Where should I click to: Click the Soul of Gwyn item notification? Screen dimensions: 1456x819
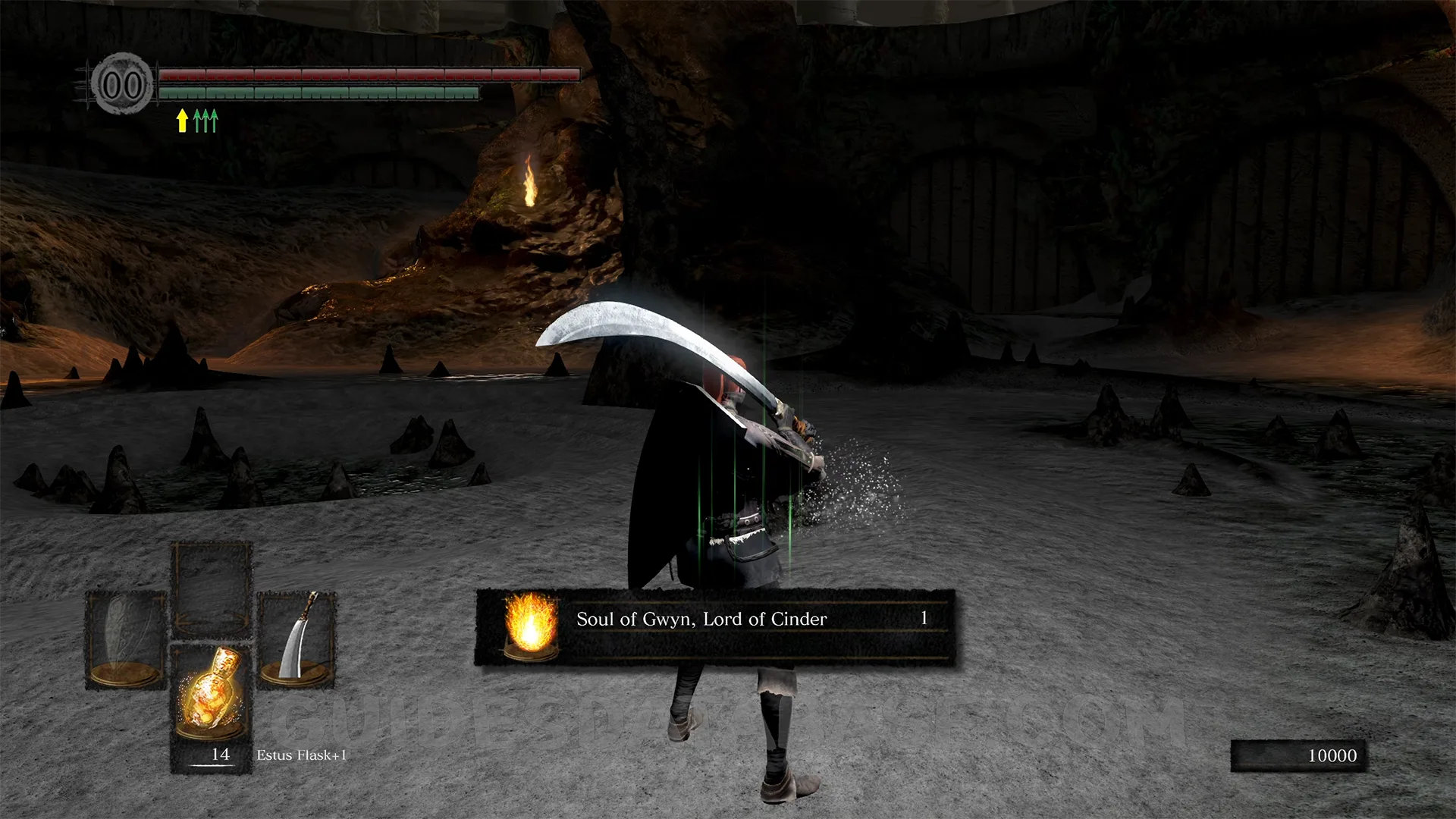point(714,626)
